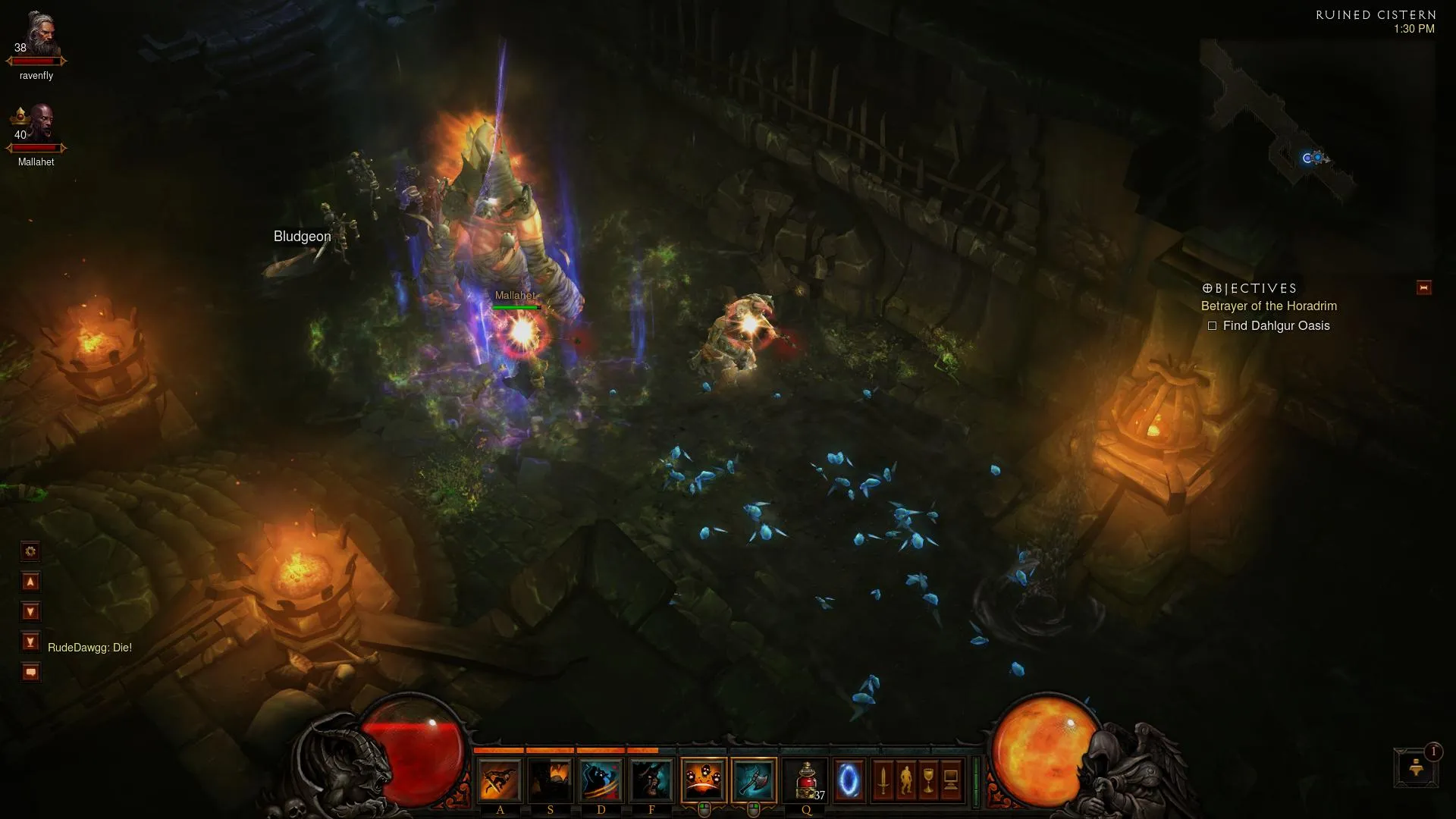Show the inventory via the character figure icon

coord(905,780)
